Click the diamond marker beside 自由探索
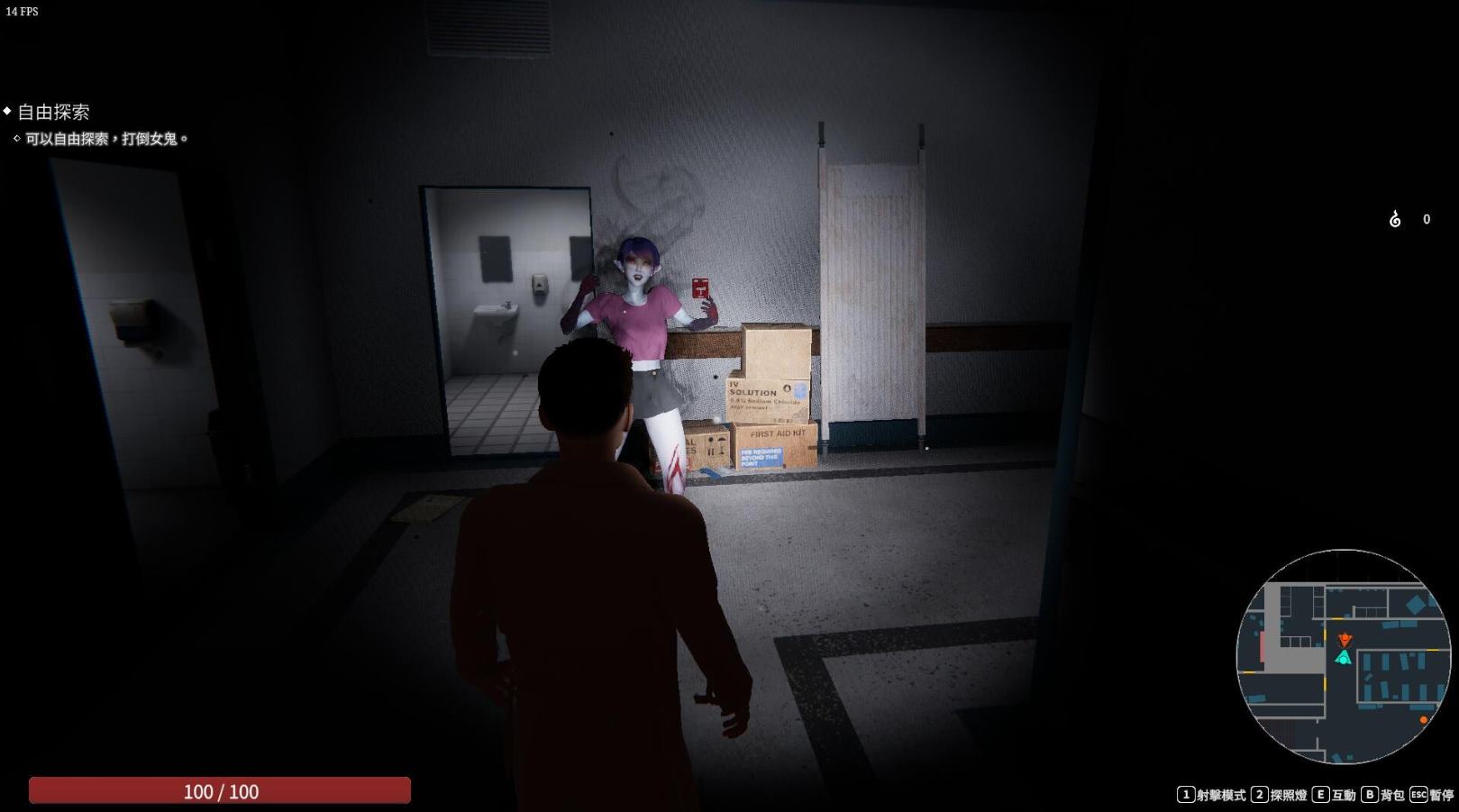 click(7, 113)
